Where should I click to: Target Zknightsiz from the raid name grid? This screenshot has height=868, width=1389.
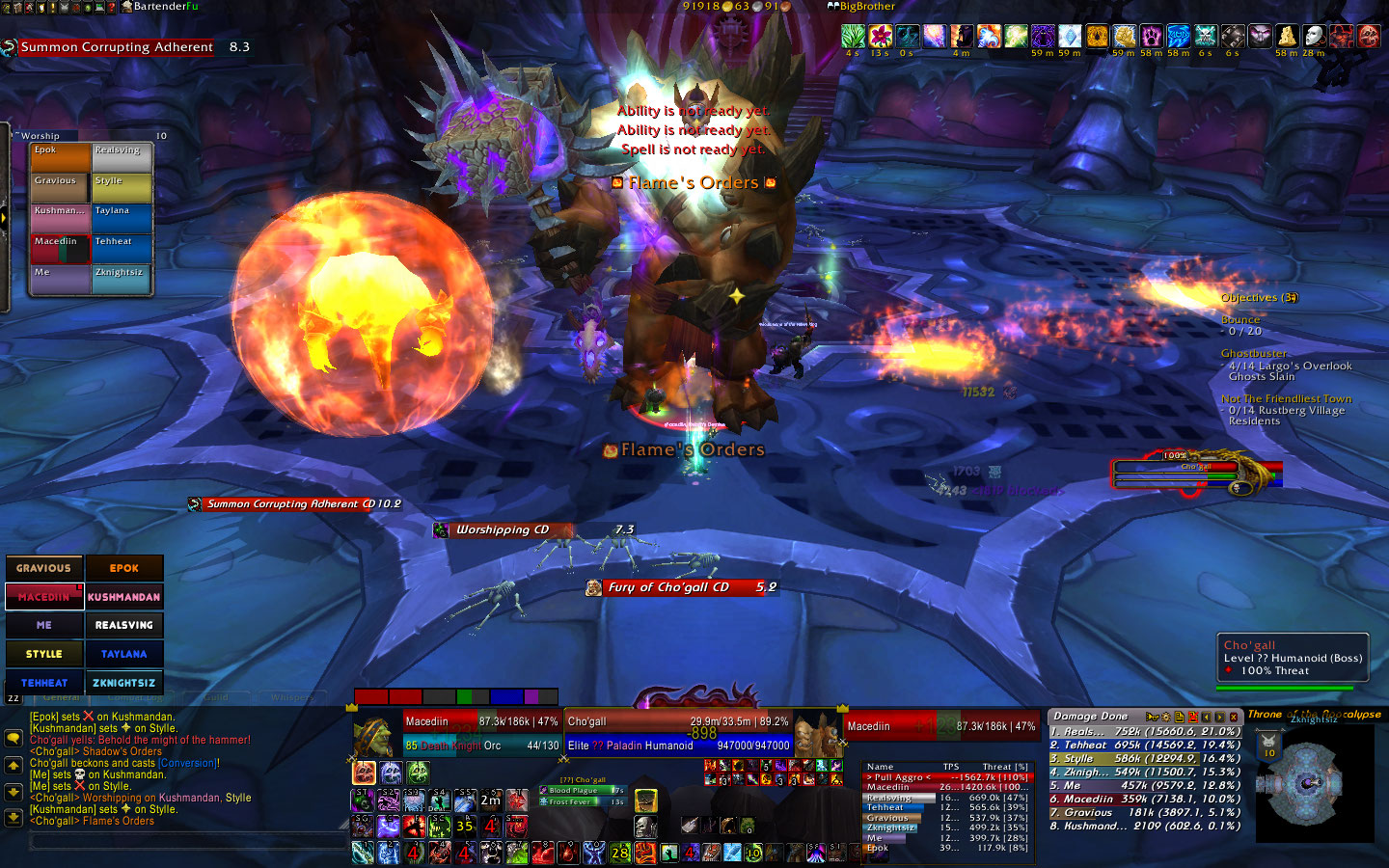(x=123, y=683)
